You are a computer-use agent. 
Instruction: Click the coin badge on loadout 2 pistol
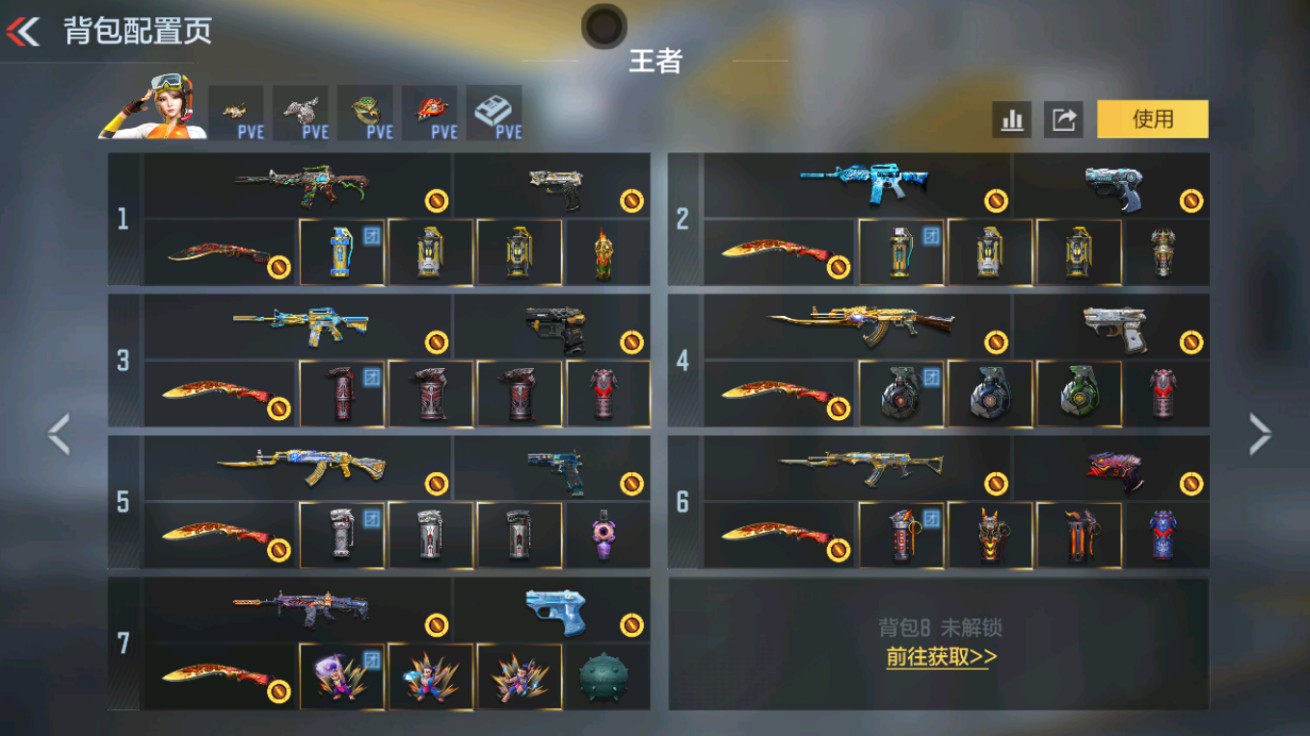click(x=1192, y=199)
